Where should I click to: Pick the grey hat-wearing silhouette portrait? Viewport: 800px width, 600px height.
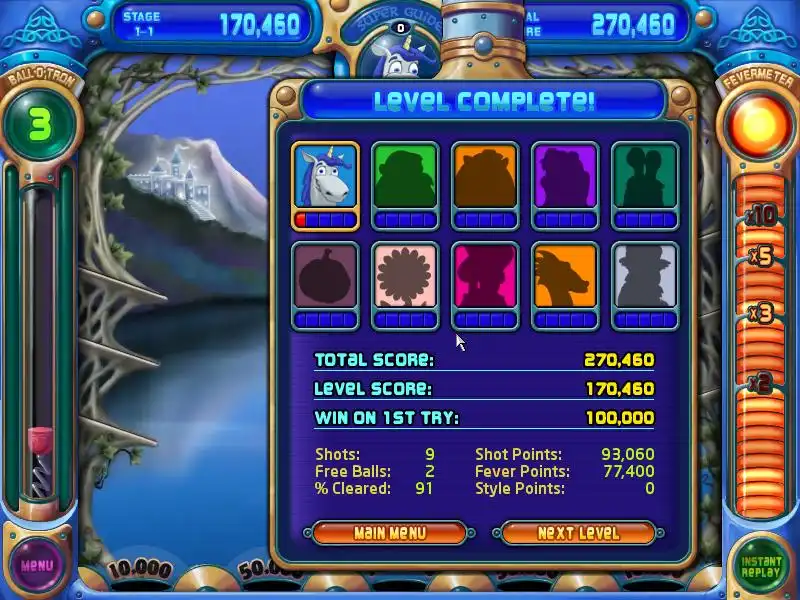coord(645,276)
